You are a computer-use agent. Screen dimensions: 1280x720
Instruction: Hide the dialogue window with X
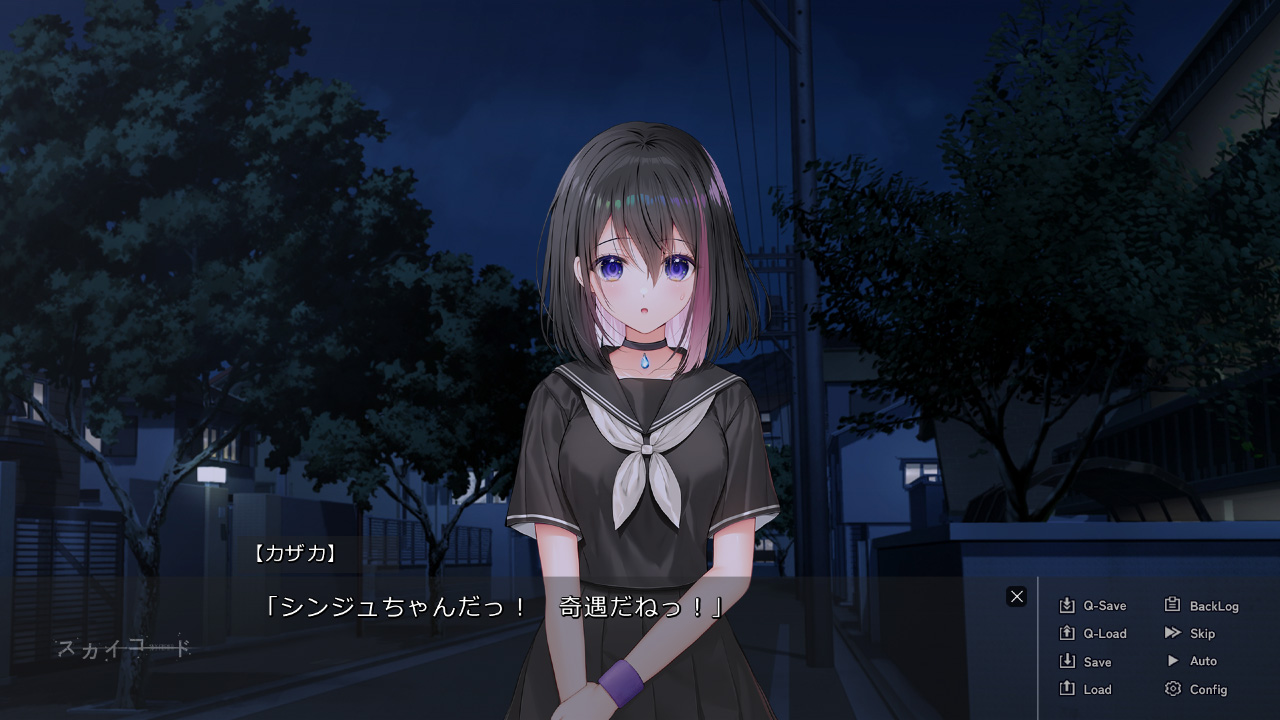(1017, 597)
